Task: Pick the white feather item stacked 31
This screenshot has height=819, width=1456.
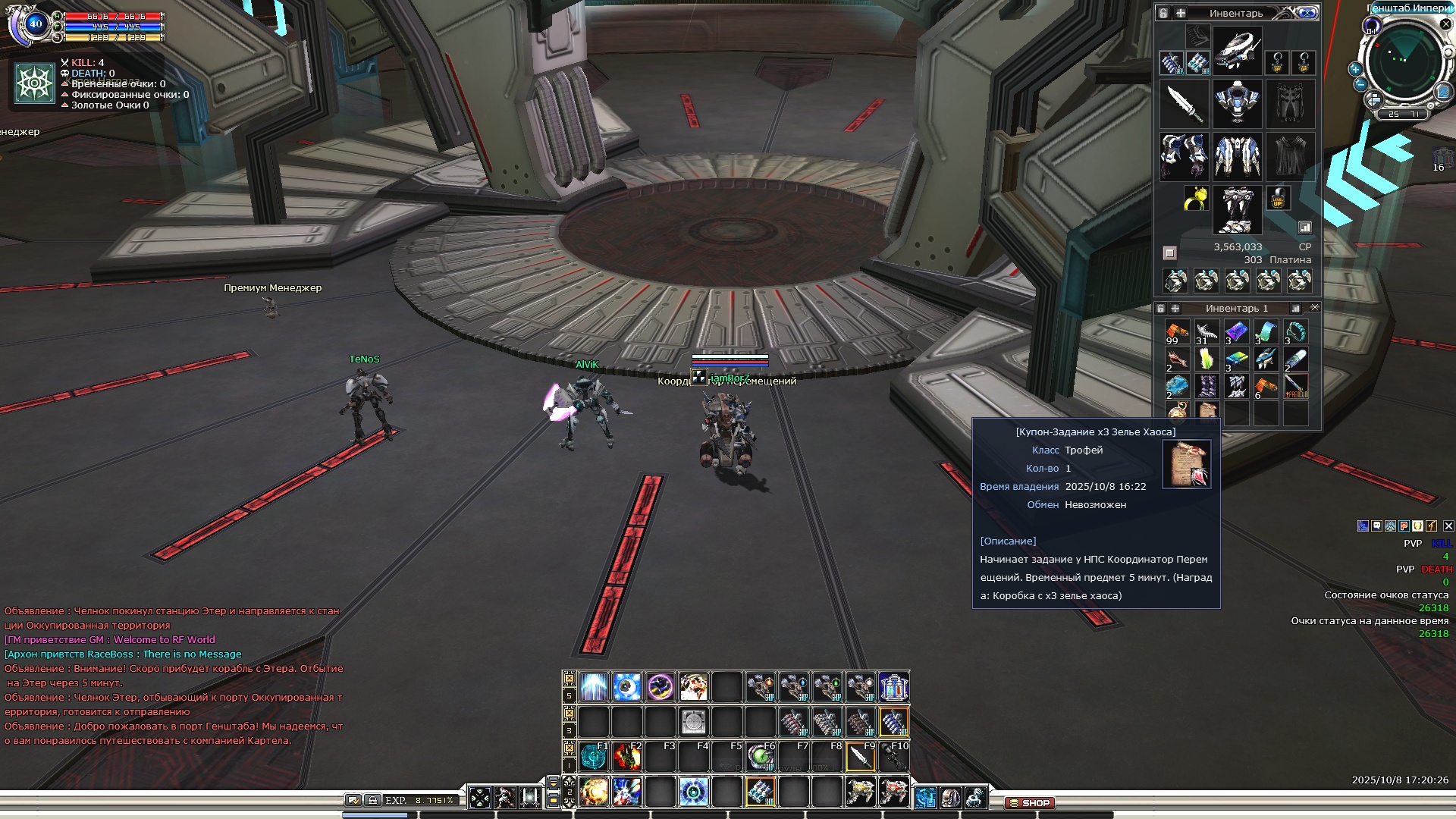Action: point(1206,332)
